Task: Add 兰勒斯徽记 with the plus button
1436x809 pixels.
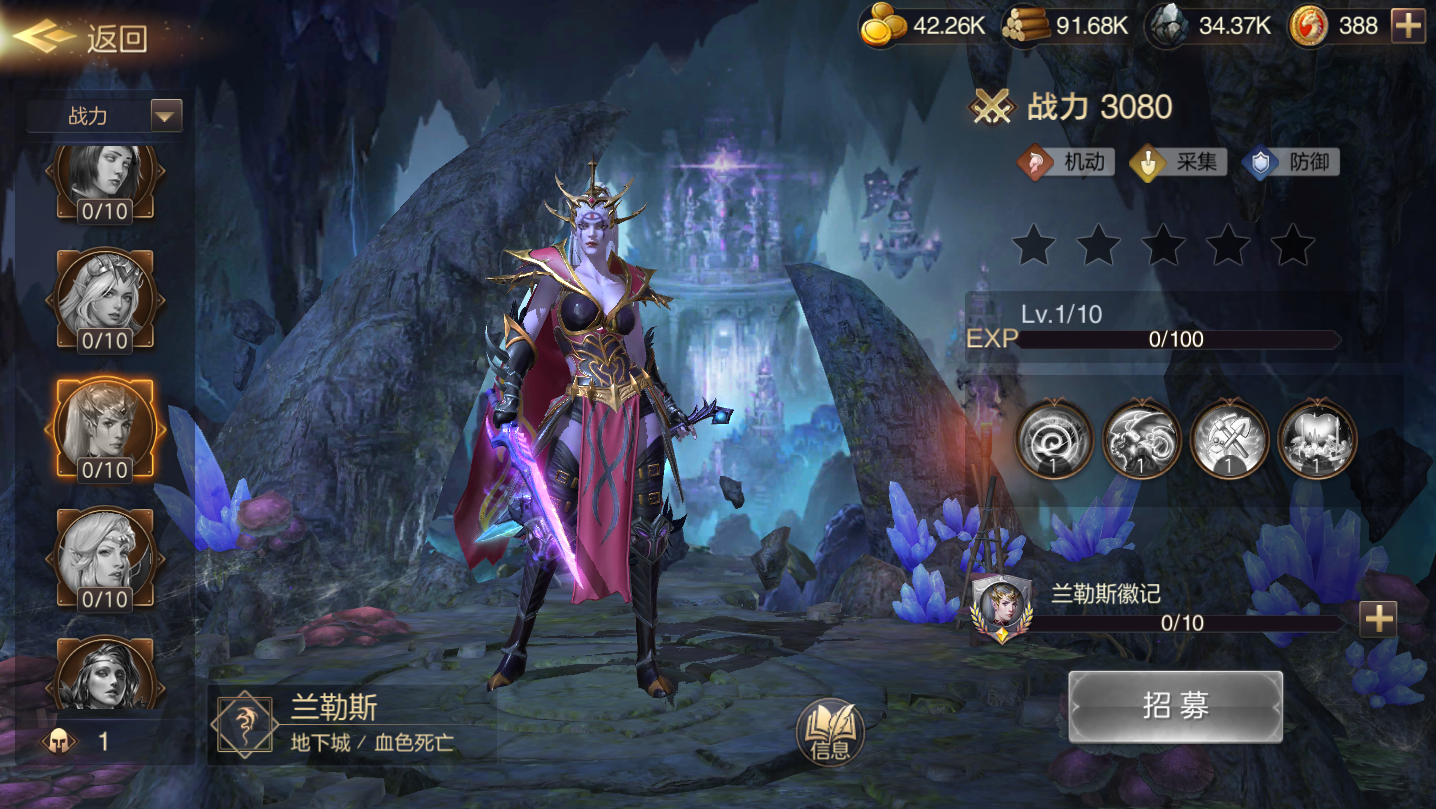Action: (1378, 620)
